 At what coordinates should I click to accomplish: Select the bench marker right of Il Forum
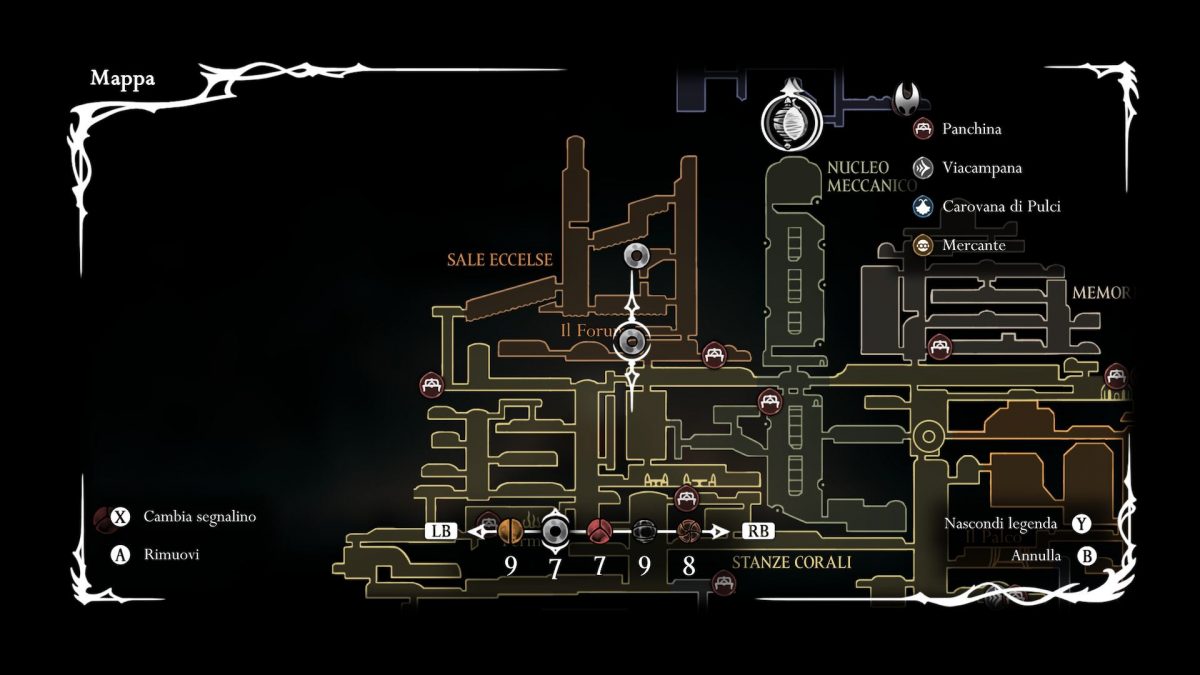(x=714, y=354)
